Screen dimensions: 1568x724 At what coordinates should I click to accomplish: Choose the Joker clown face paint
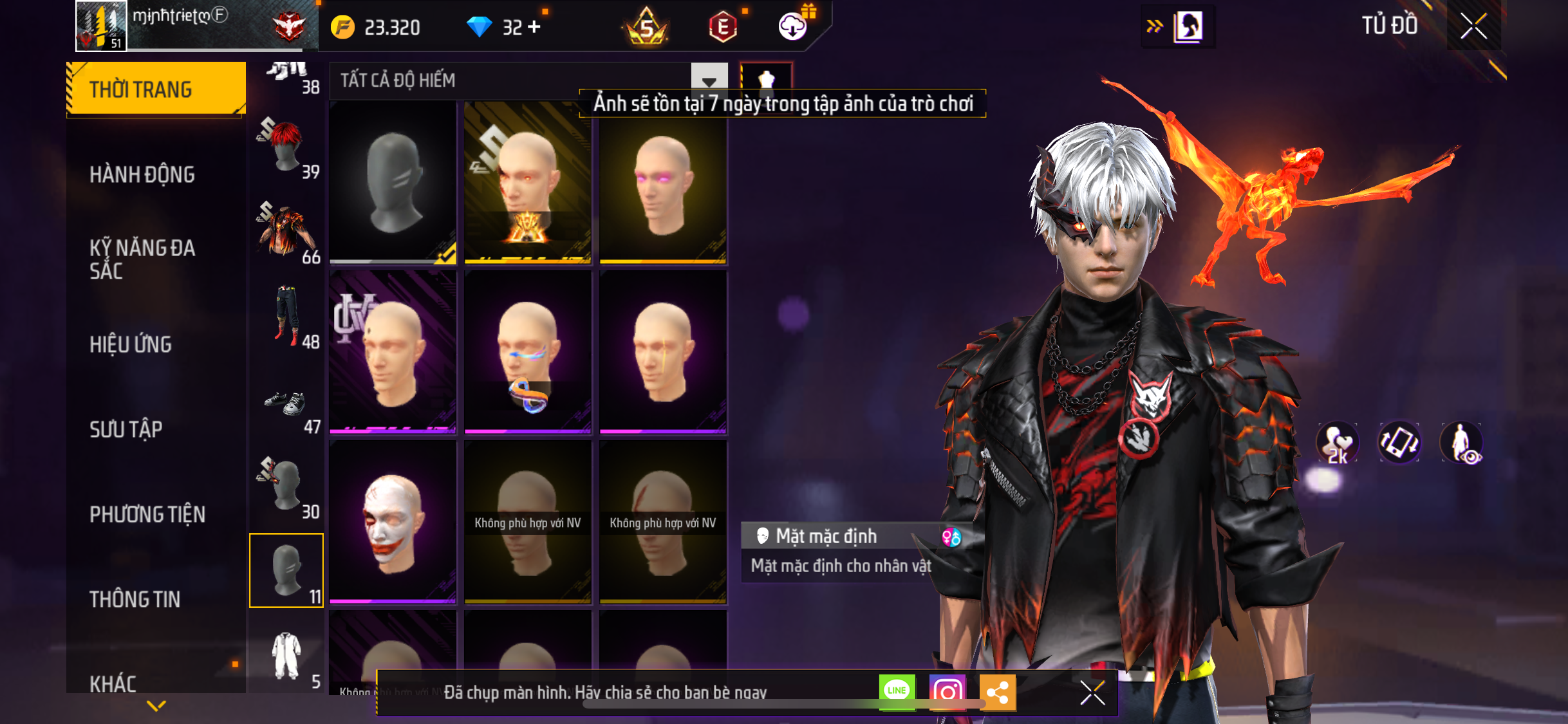coord(393,523)
